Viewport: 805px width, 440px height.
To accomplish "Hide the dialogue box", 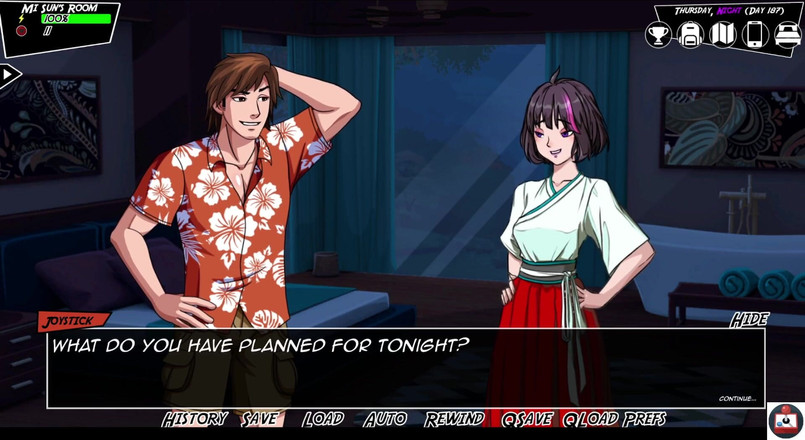I will 749,320.
